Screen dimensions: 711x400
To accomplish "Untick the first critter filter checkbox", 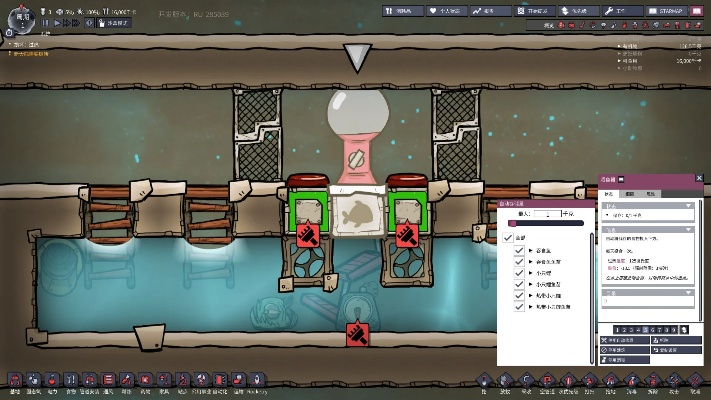I will 519,250.
